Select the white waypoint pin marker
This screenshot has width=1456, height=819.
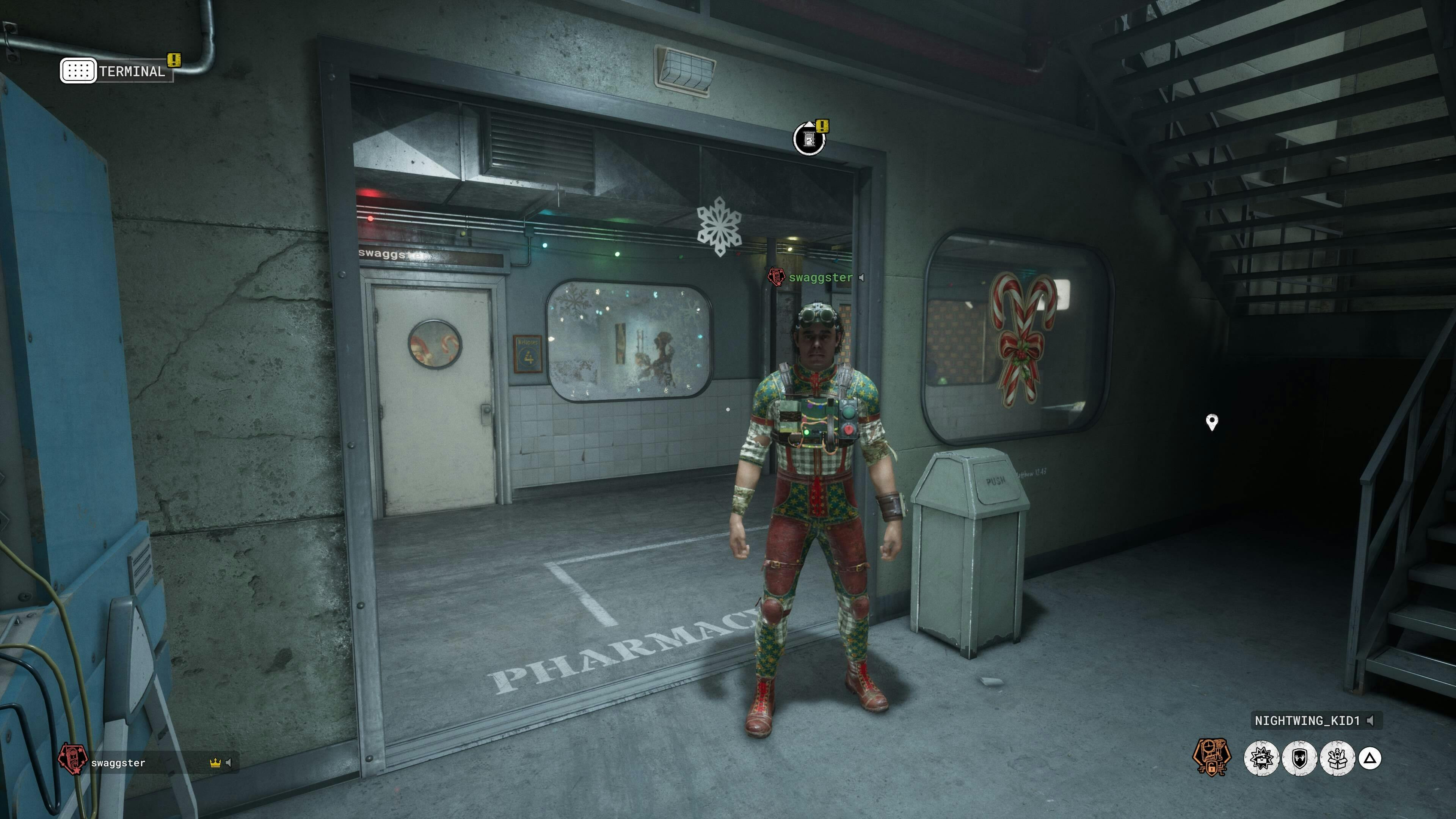(1212, 422)
